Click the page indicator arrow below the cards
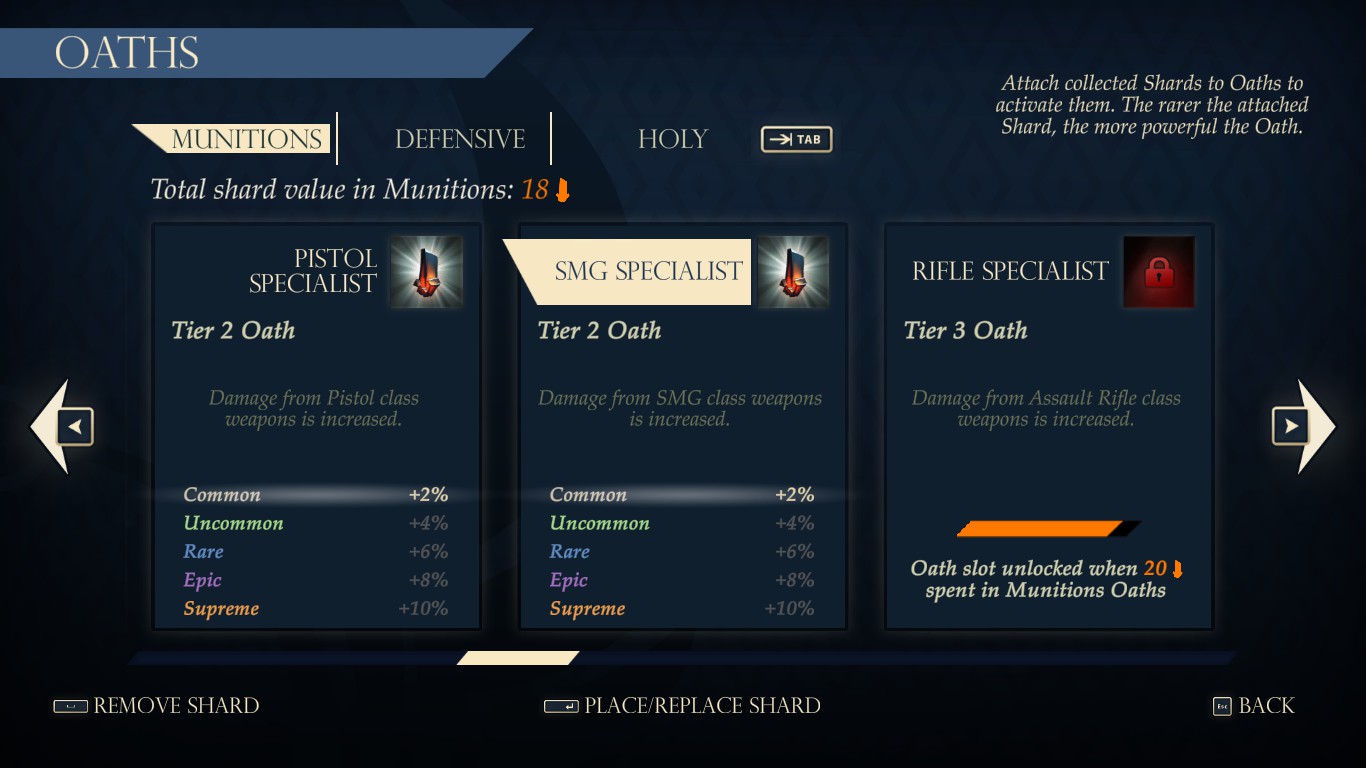The image size is (1366, 768). [x=518, y=657]
